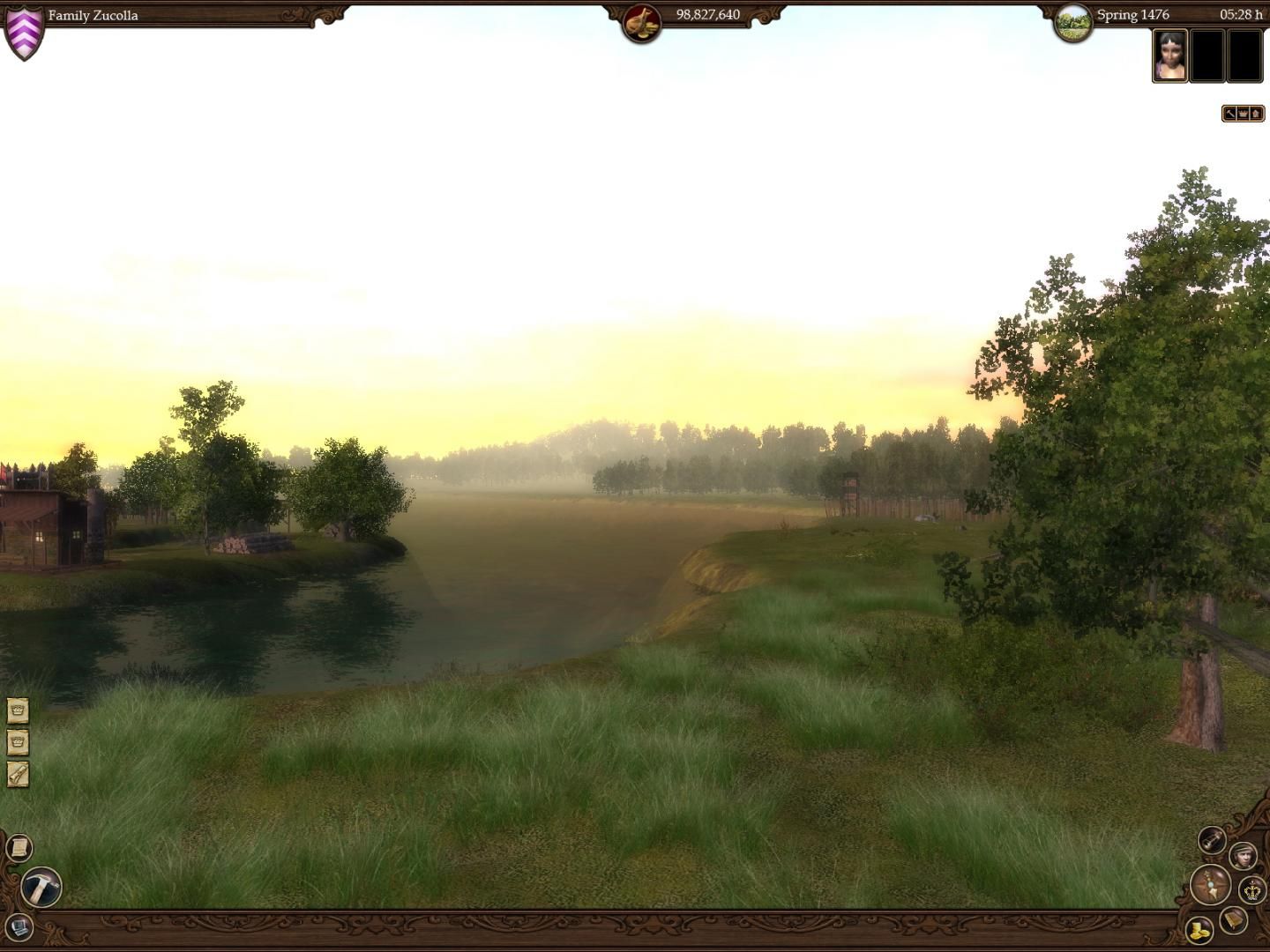Toggle the hammer map filter
The width and height of the screenshot is (1270, 952).
point(1229,113)
